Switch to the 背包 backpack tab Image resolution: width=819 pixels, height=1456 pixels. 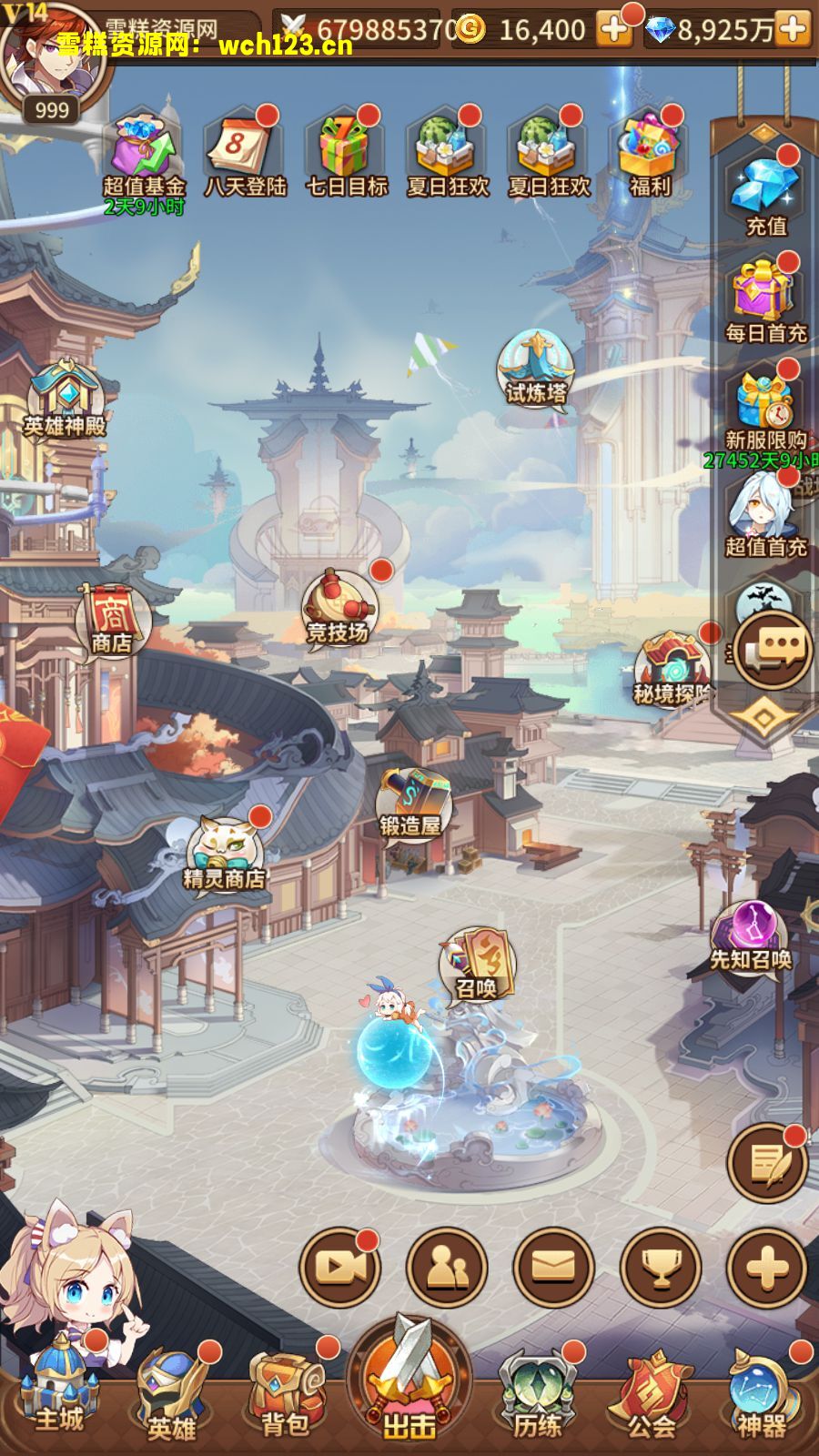286,1397
